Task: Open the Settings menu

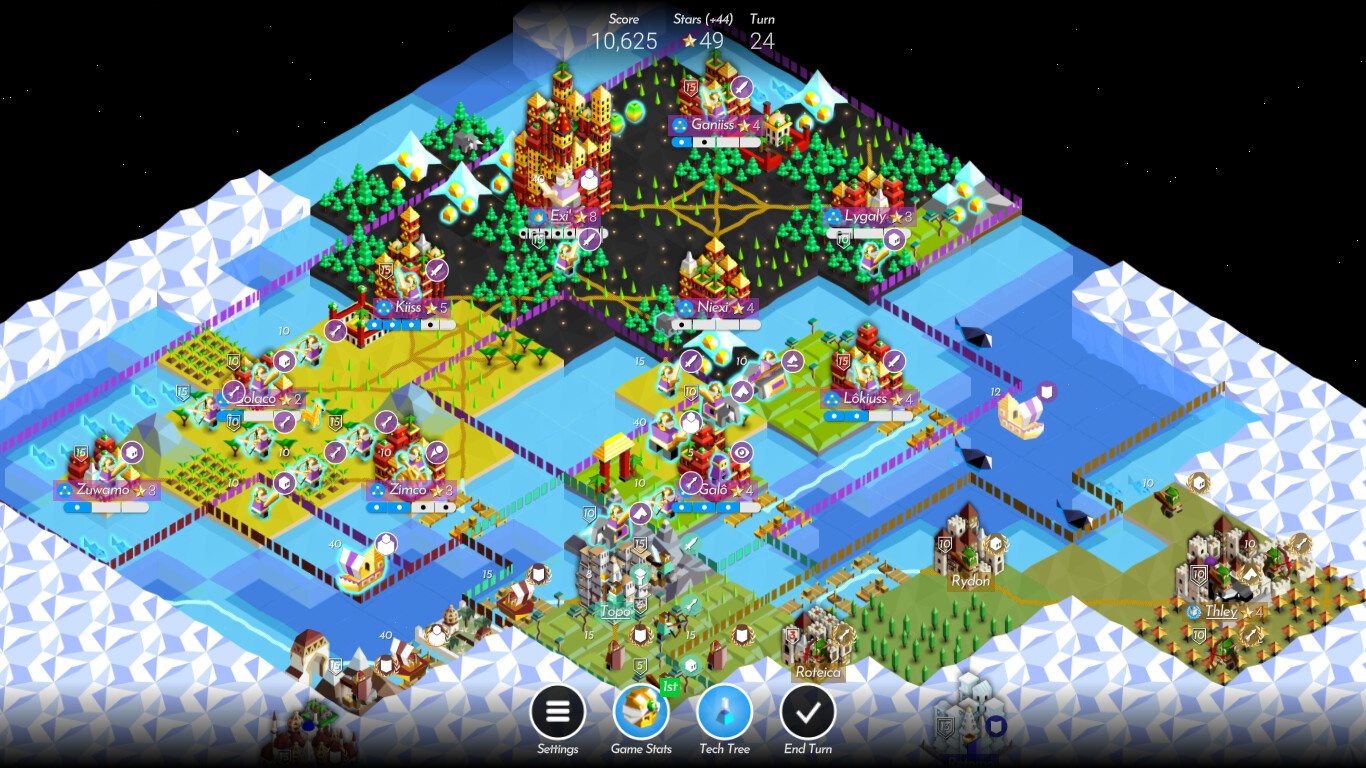Action: tap(557, 712)
